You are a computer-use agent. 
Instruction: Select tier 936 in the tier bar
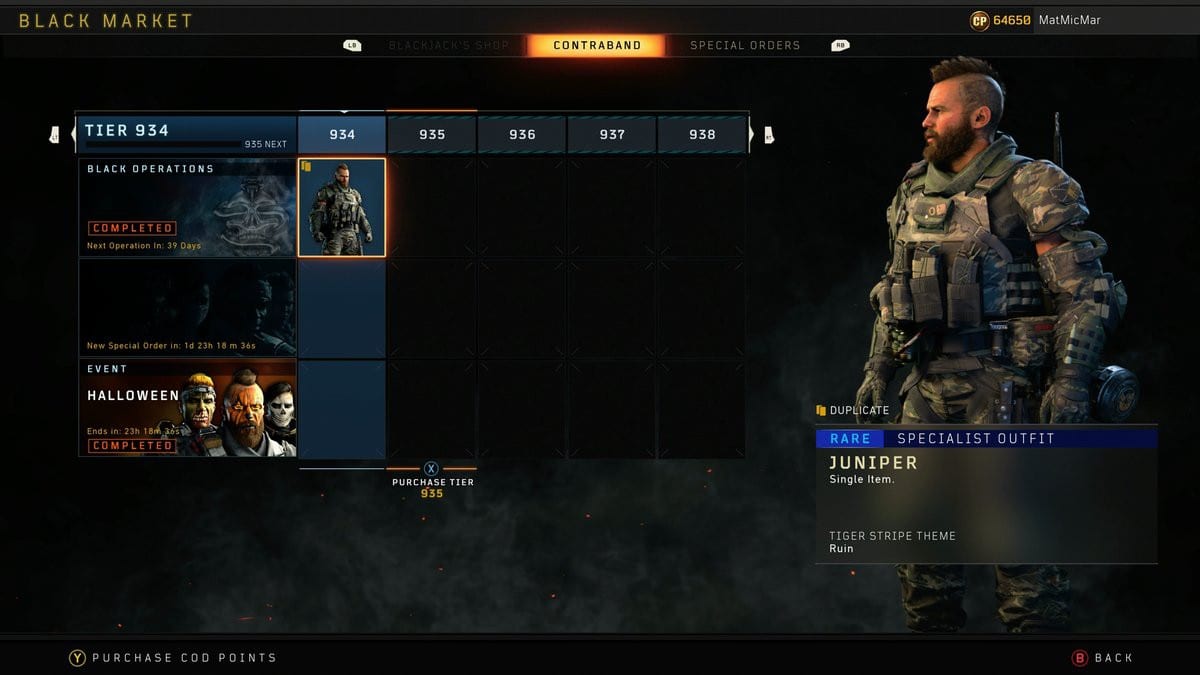click(522, 134)
